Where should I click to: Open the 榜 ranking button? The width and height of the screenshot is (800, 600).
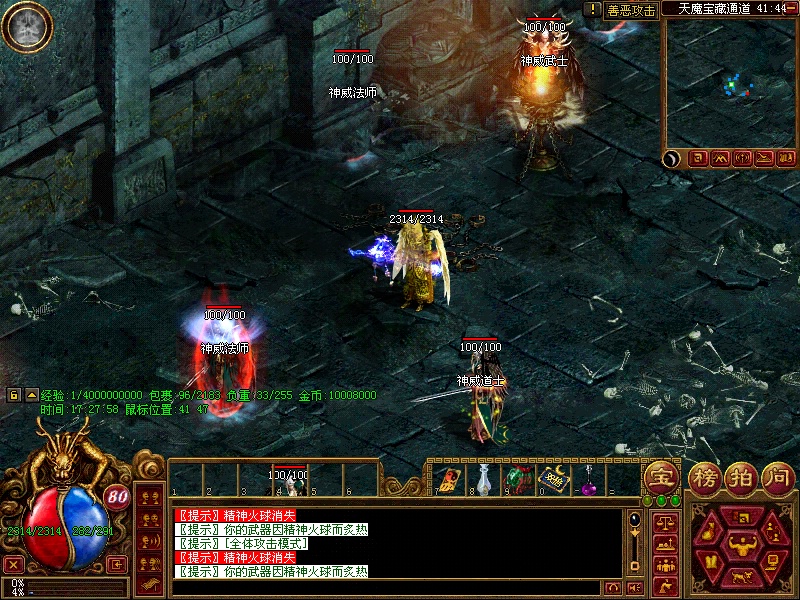705,476
